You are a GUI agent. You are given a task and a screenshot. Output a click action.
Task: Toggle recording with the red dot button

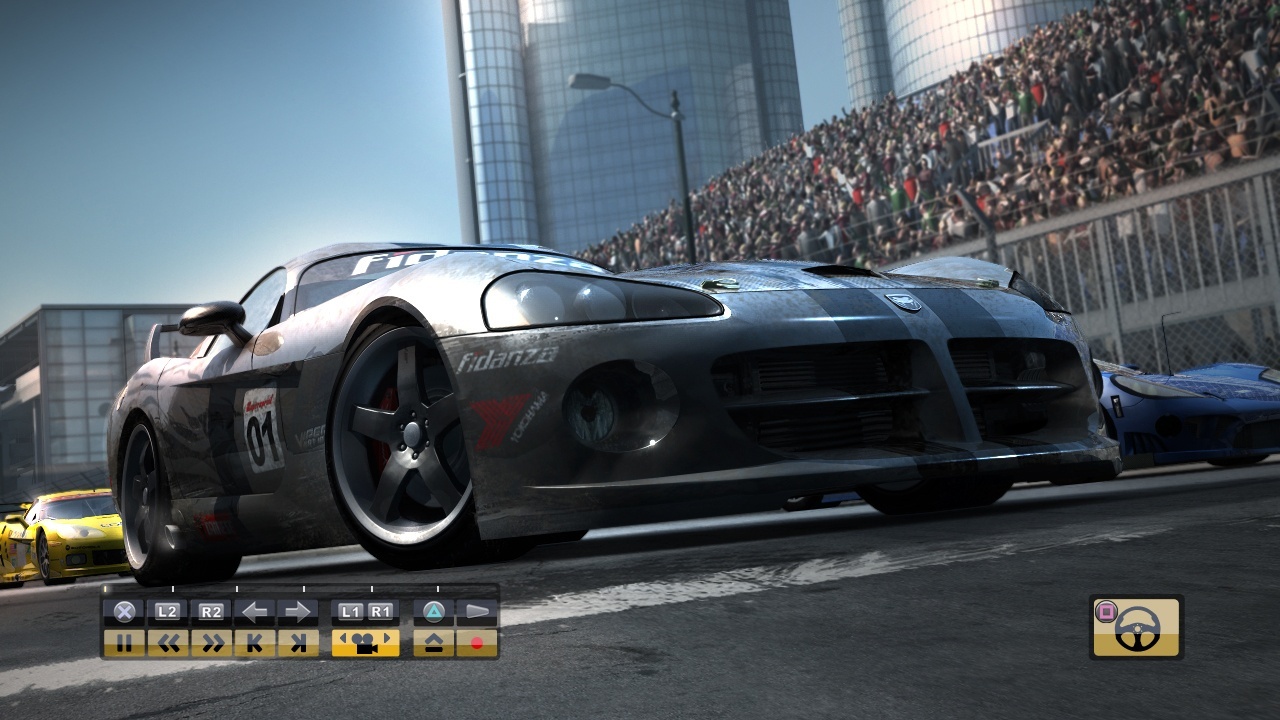tap(477, 643)
